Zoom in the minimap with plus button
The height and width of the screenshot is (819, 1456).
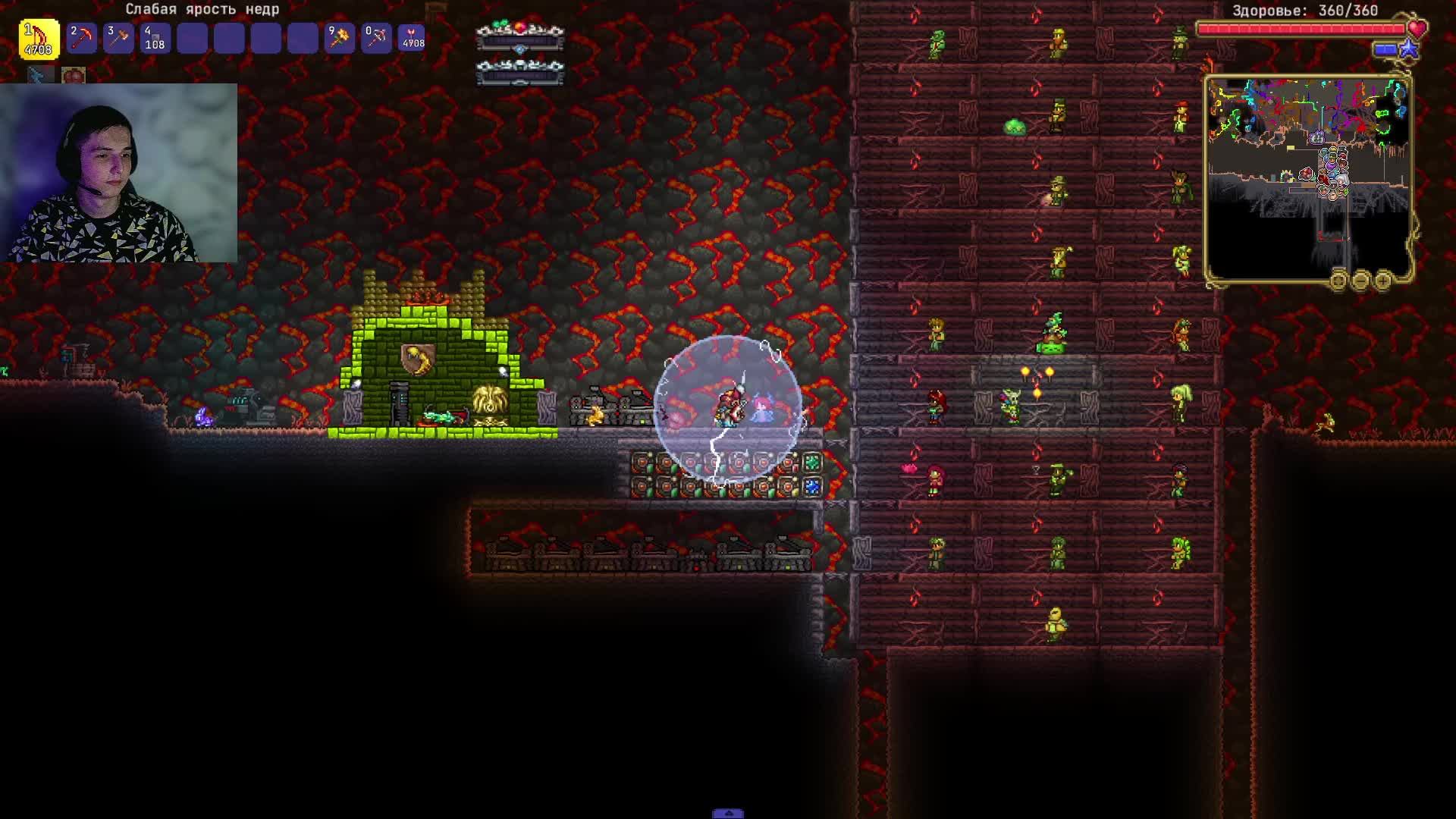(1383, 281)
